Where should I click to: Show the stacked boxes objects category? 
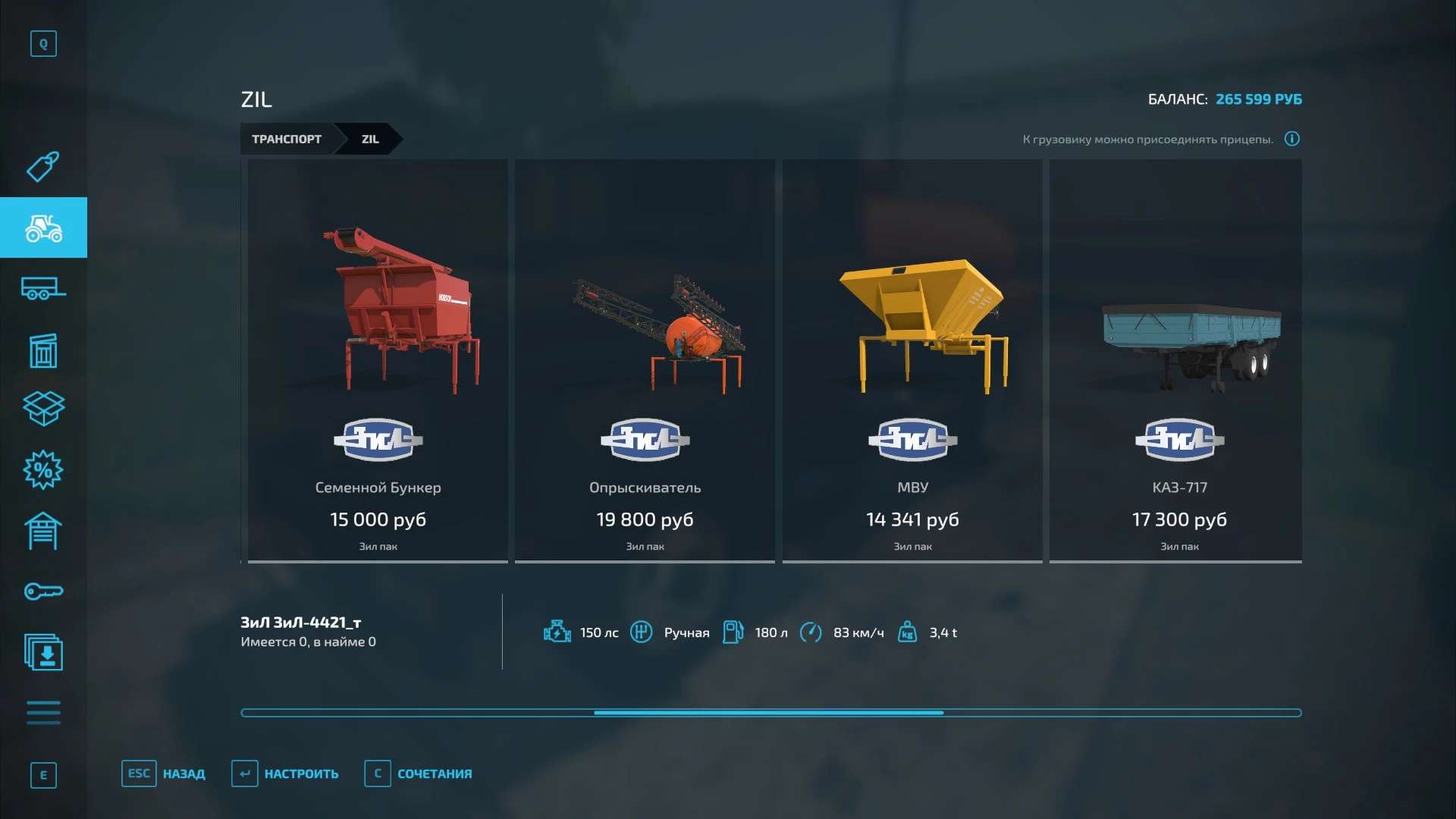pyautogui.click(x=43, y=409)
